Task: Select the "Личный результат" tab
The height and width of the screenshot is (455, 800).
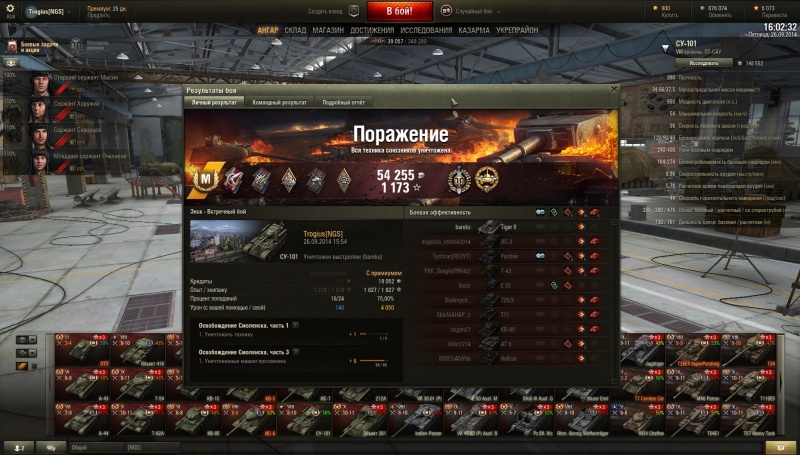Action: (214, 102)
